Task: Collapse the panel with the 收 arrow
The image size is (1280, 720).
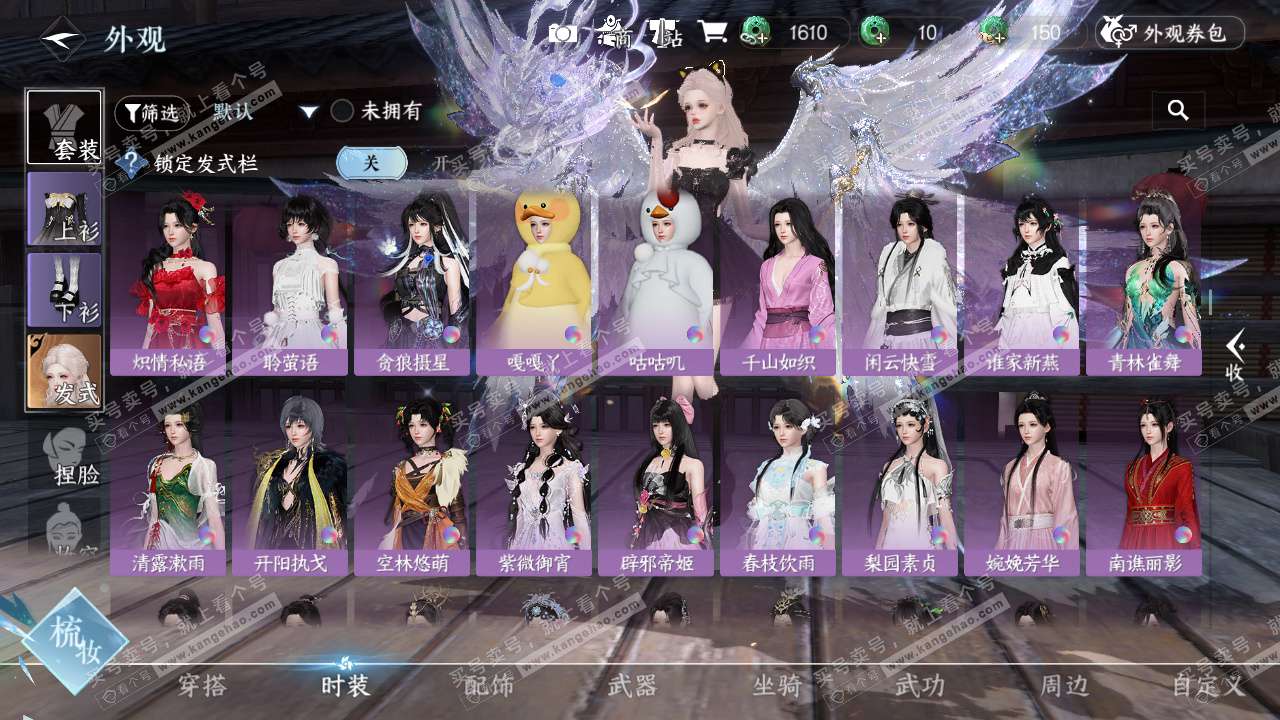Action: pos(1235,356)
